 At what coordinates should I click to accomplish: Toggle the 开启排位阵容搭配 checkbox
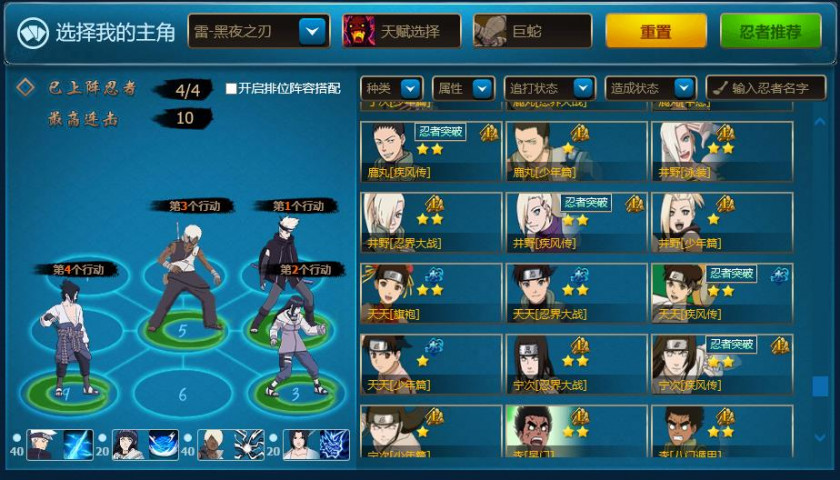[232, 88]
